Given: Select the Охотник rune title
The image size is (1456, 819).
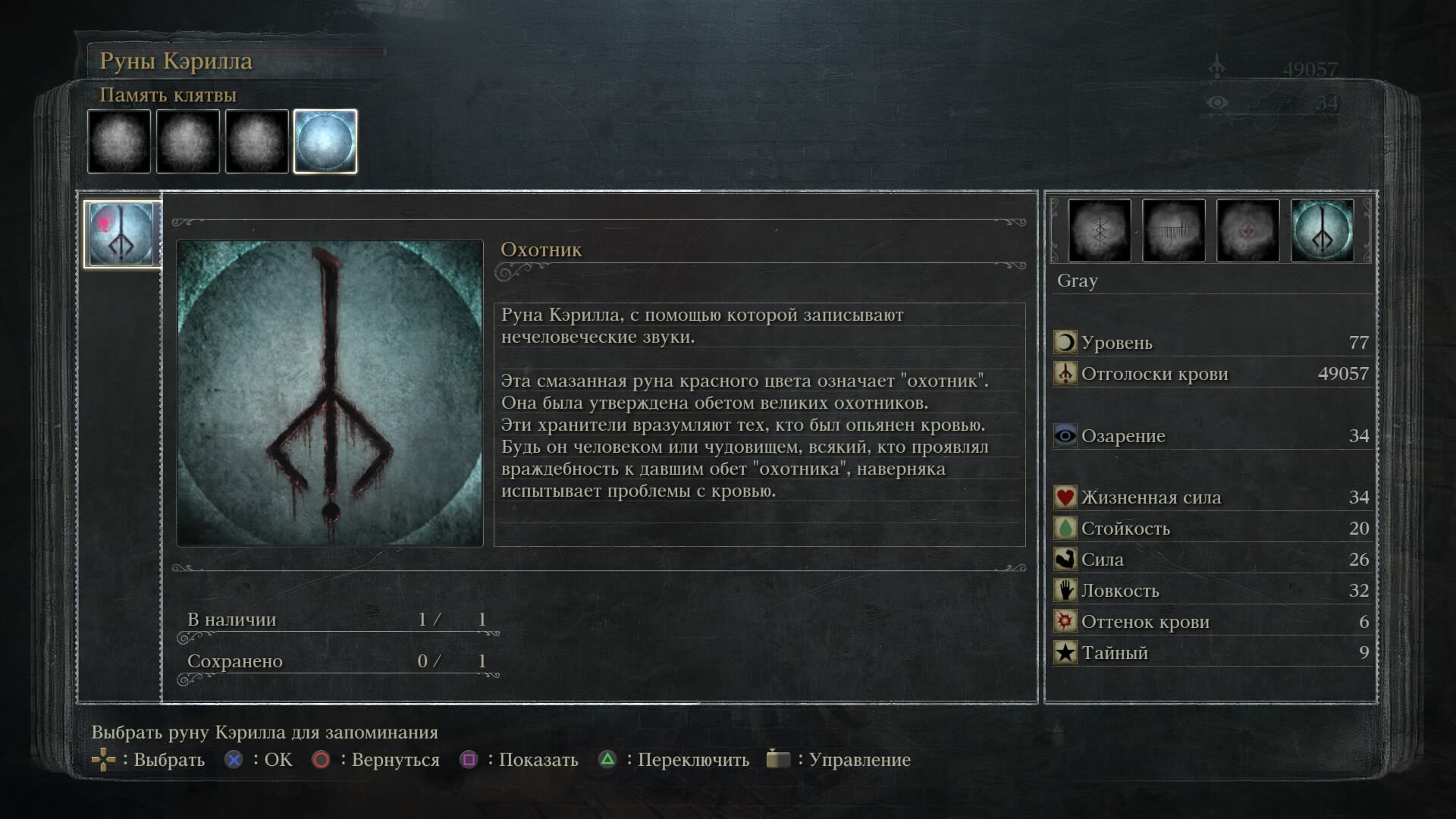Looking at the screenshot, I should click(x=541, y=249).
